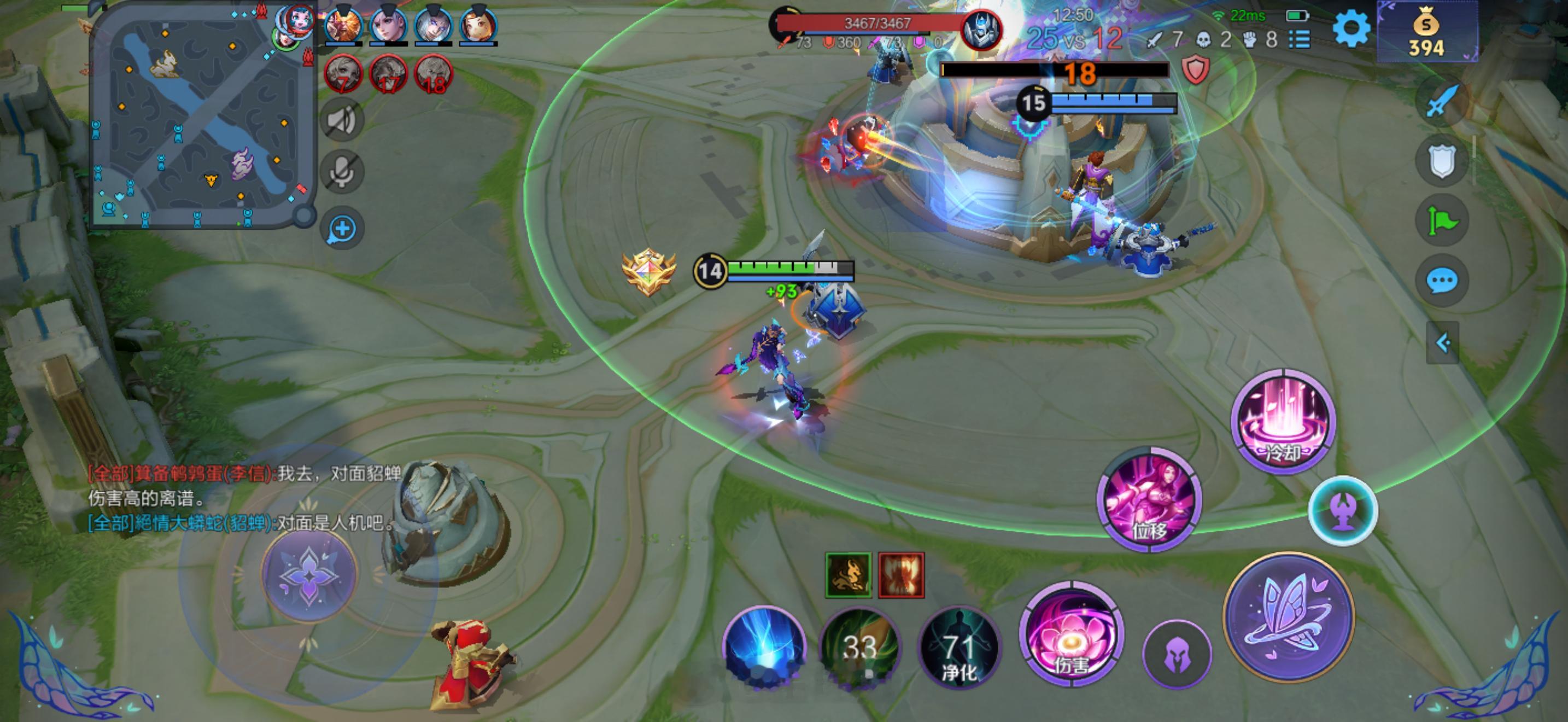The width and height of the screenshot is (1568, 722).
Task: Toggle the muted microphone button
Action: [342, 172]
